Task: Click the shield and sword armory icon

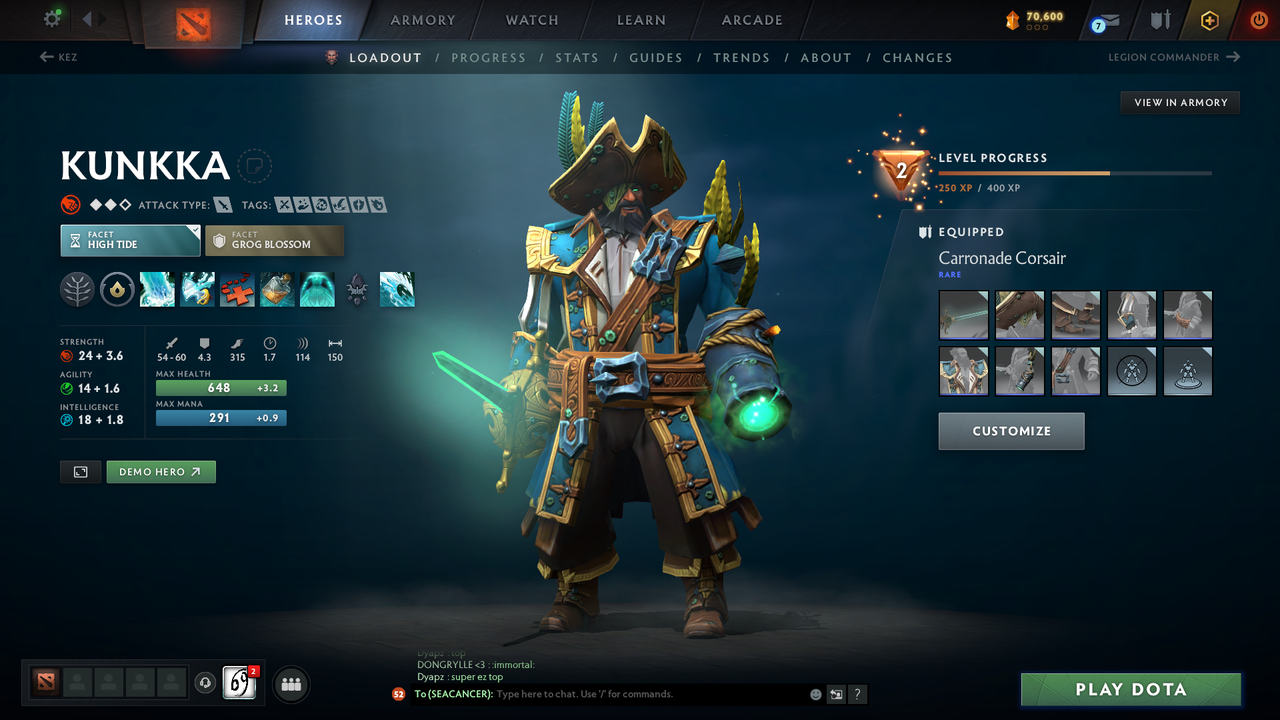Action: click(x=1160, y=19)
